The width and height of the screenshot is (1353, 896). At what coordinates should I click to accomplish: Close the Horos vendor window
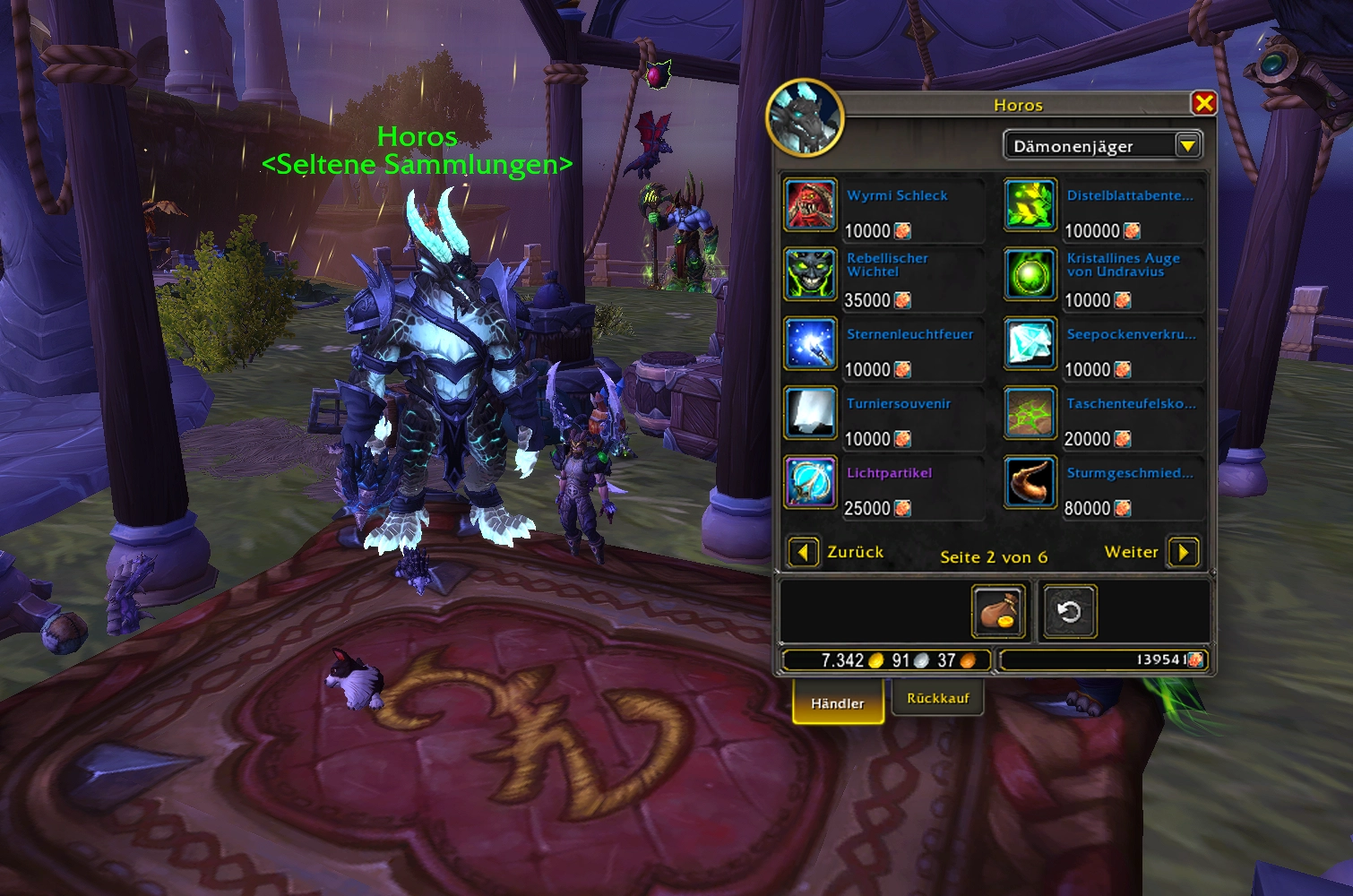[1203, 104]
